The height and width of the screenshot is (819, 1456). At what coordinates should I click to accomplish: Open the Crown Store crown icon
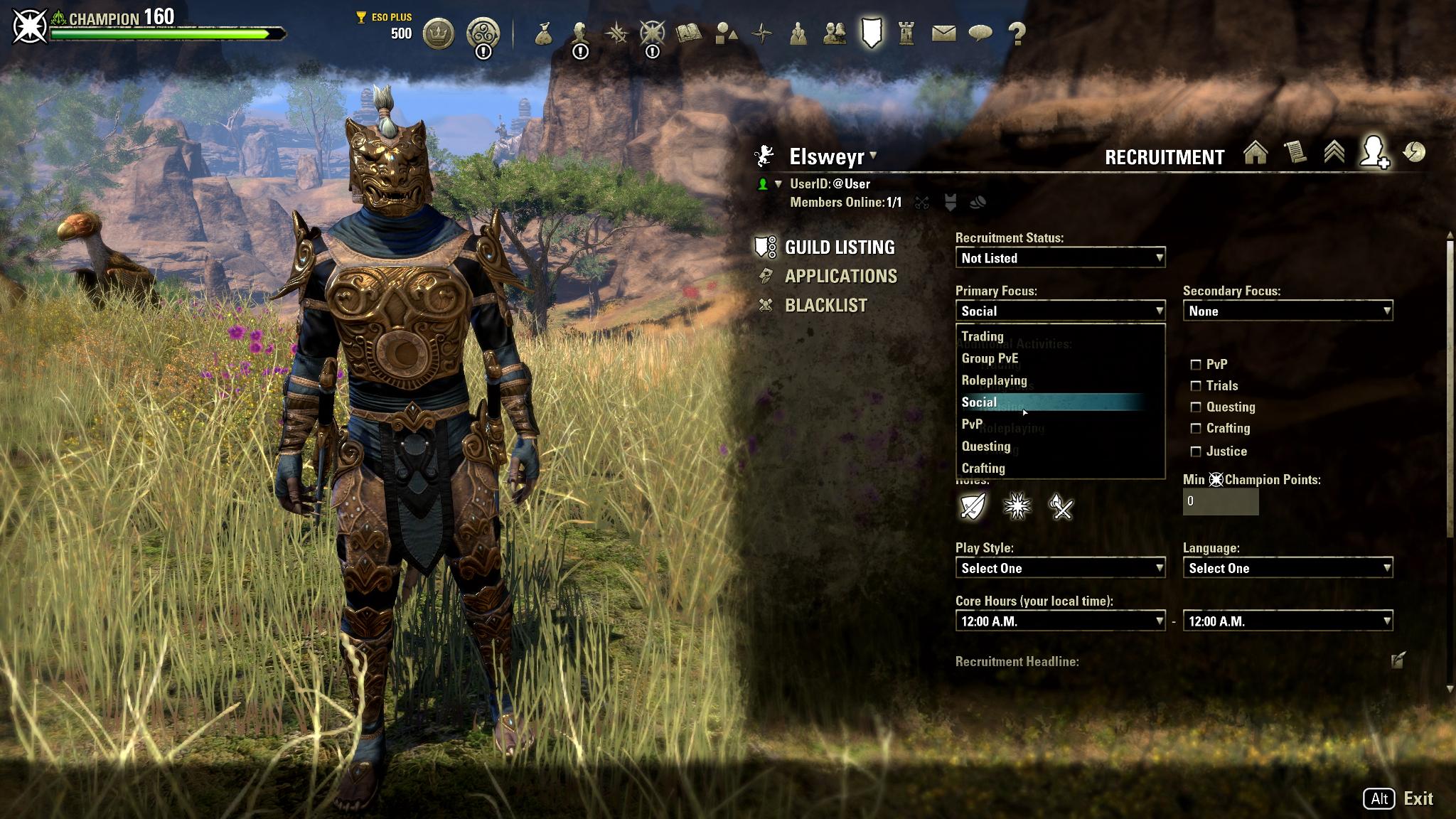click(438, 33)
